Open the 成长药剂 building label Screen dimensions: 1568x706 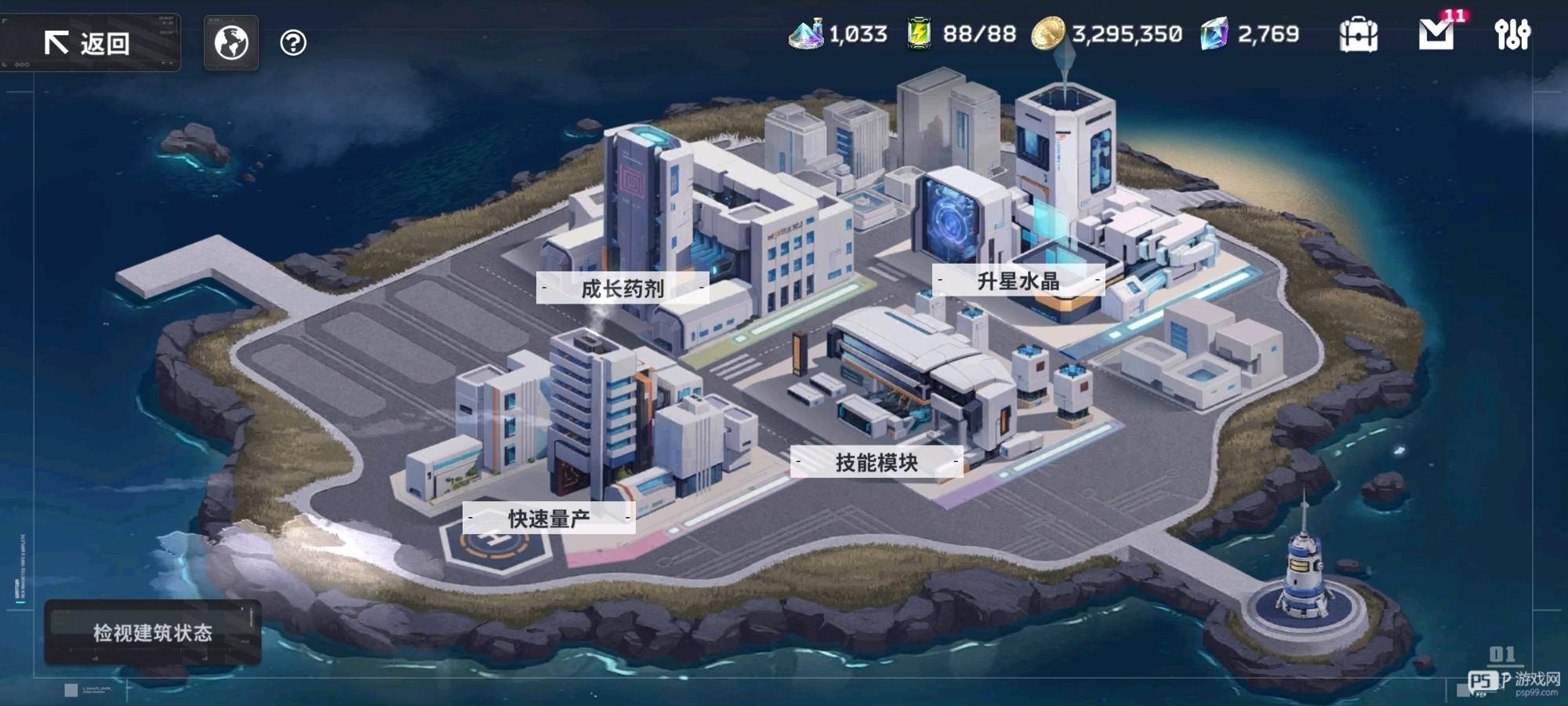point(623,289)
